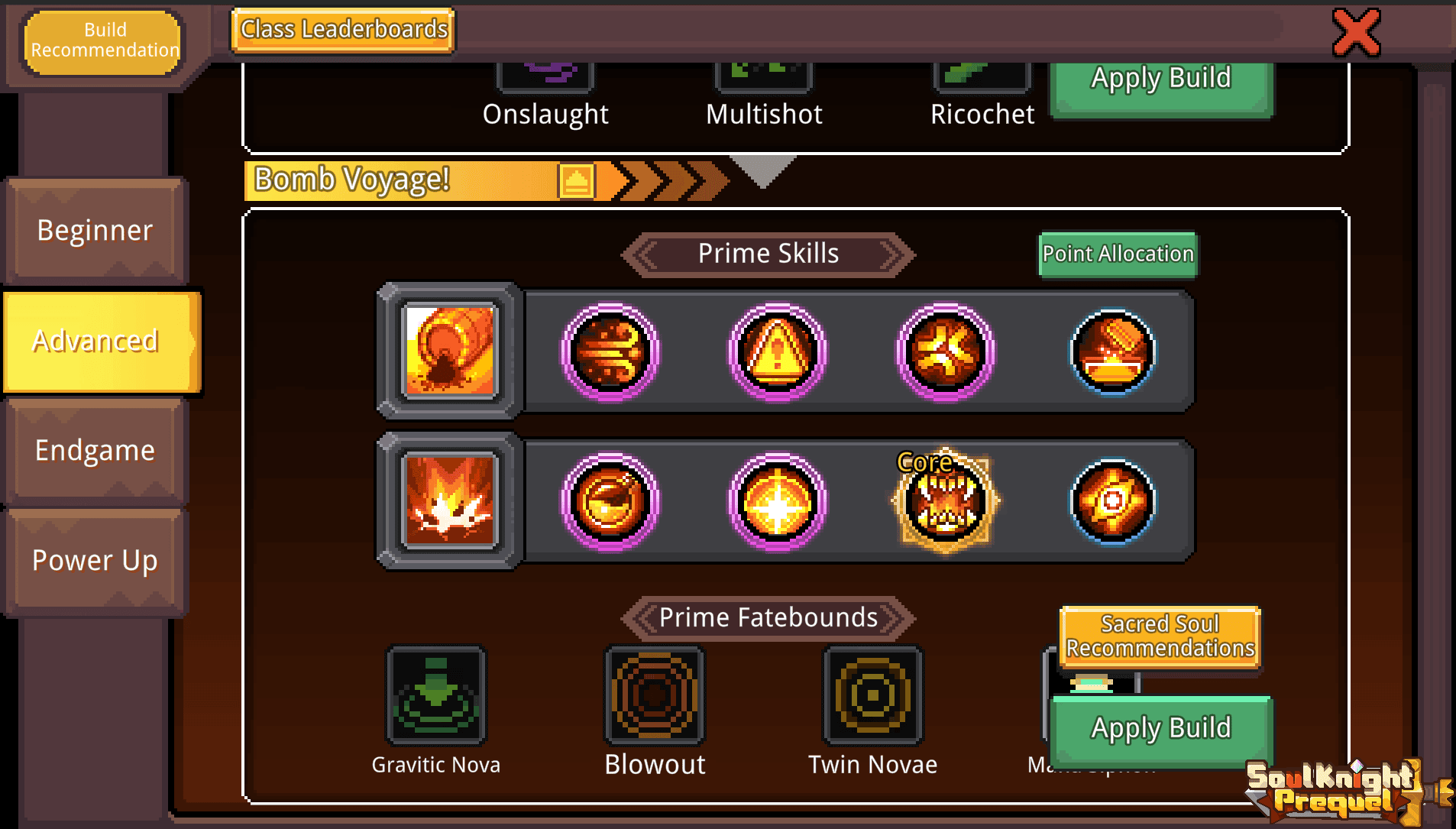The width and height of the screenshot is (1456, 829).
Task: Open the explosive barrel prime skill
Action: (451, 351)
